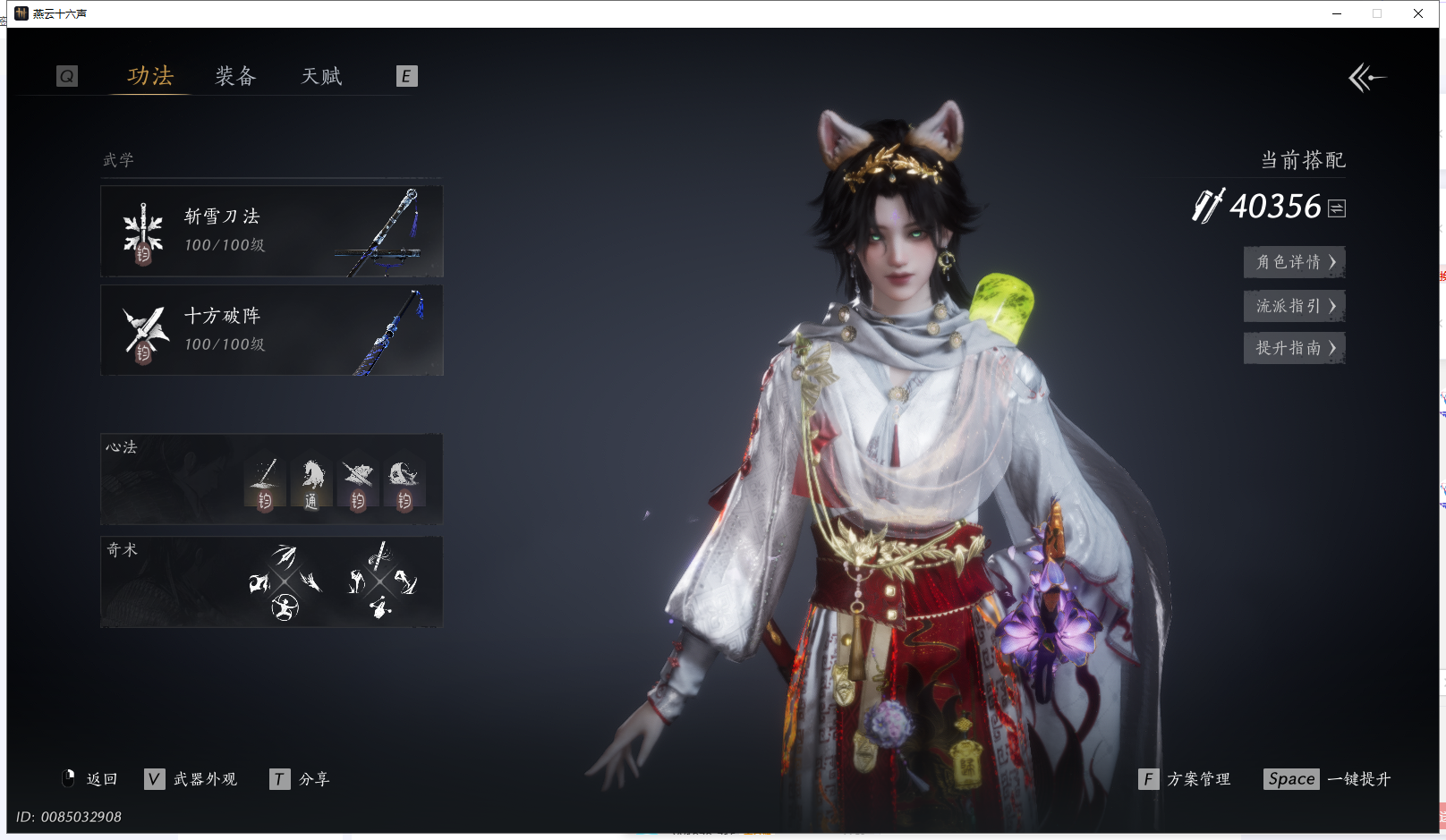Select the 斩雪刀法 martial art slot
1446x840 pixels.
[271, 231]
